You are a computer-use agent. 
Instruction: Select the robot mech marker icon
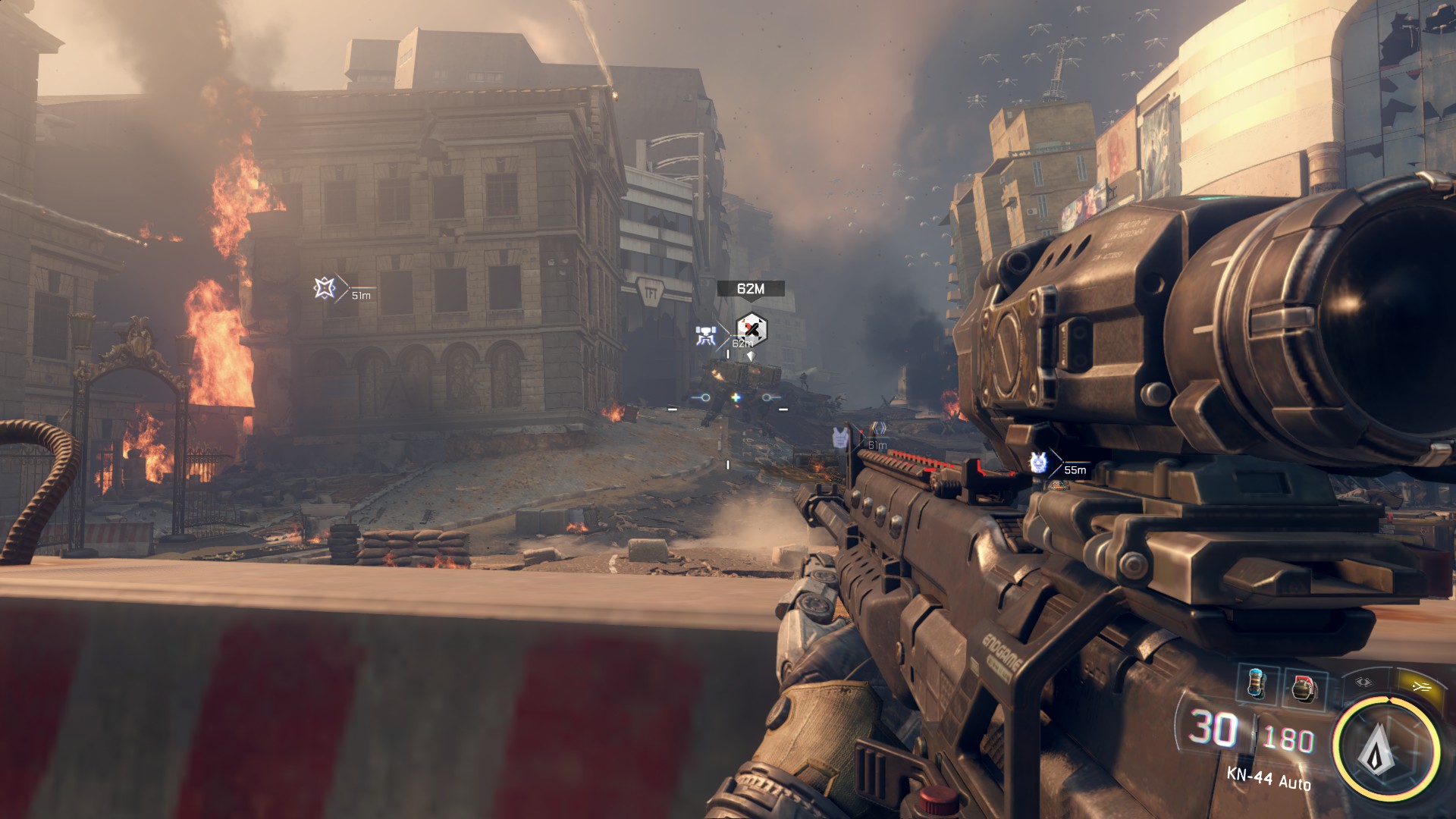point(706,337)
